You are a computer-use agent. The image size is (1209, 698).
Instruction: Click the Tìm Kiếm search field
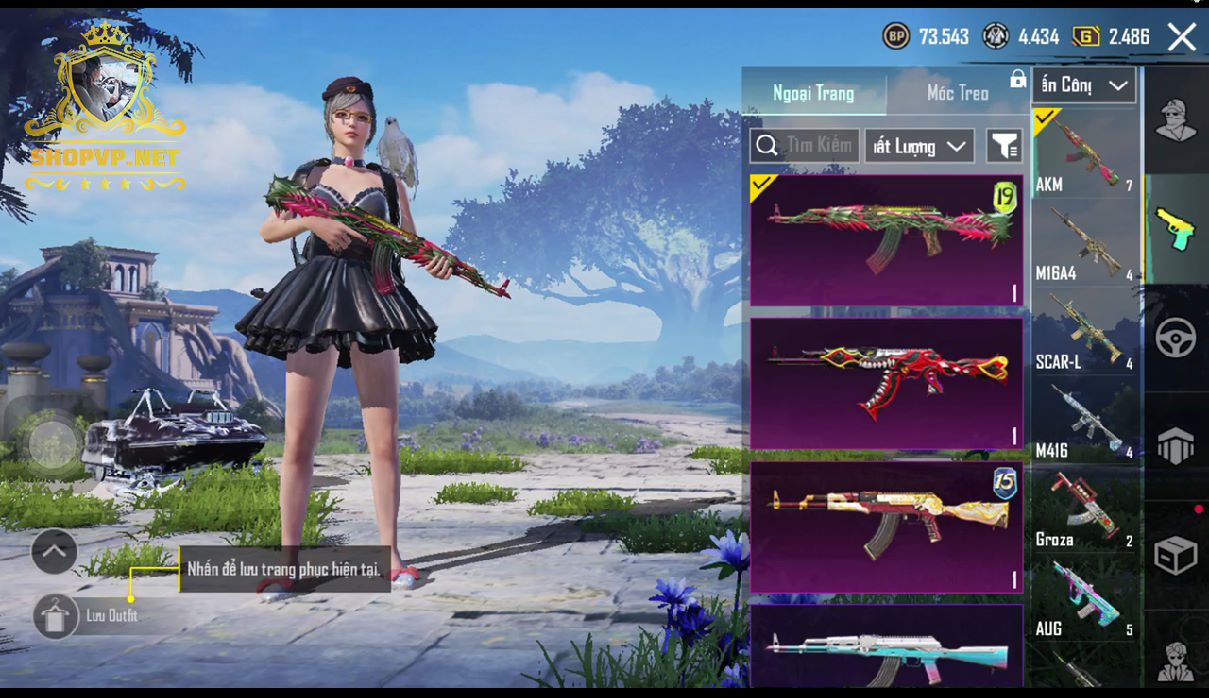[805, 146]
